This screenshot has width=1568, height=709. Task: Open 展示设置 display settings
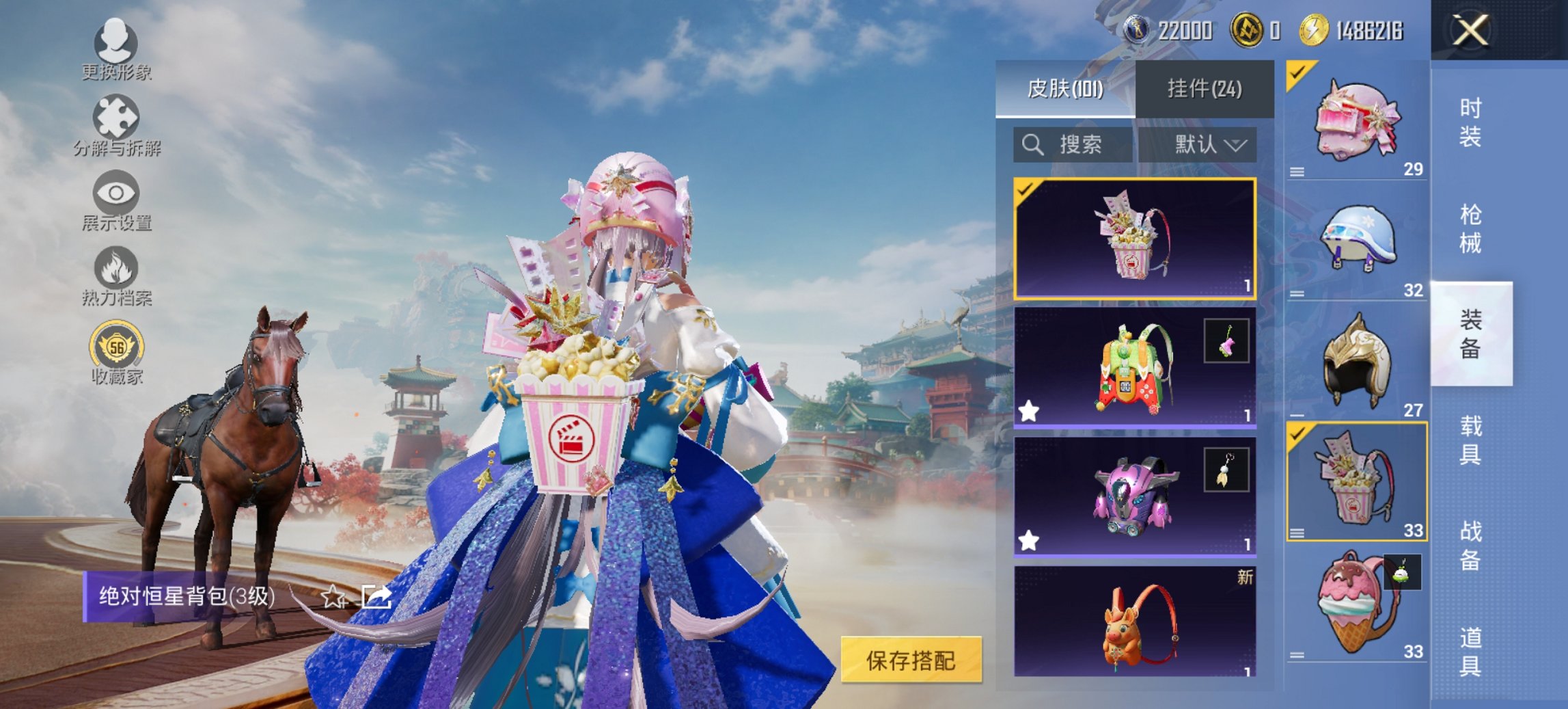tap(116, 202)
